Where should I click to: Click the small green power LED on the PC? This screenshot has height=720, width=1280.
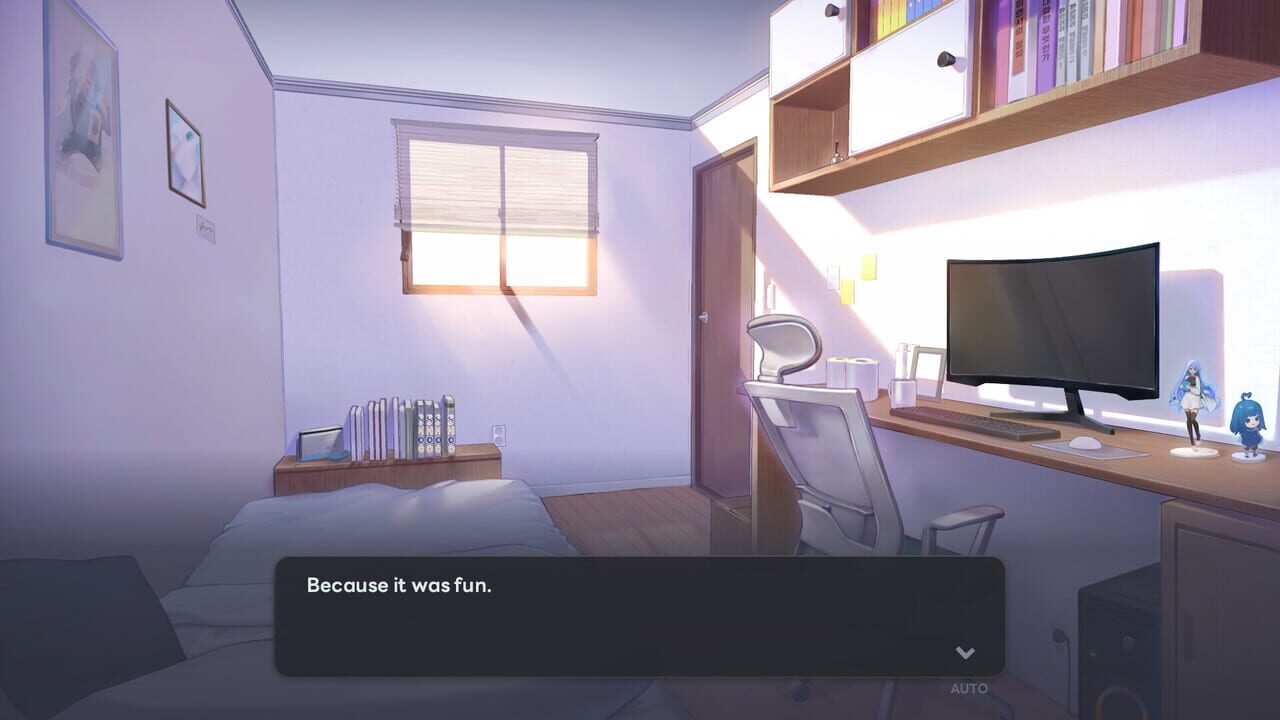(x=1092, y=654)
